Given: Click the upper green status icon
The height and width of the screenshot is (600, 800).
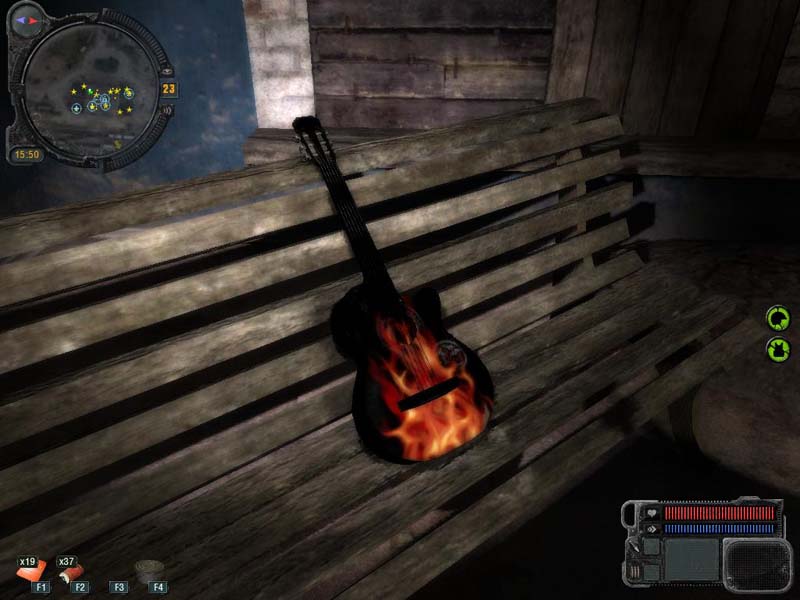Looking at the screenshot, I should pyautogui.click(x=777, y=319).
